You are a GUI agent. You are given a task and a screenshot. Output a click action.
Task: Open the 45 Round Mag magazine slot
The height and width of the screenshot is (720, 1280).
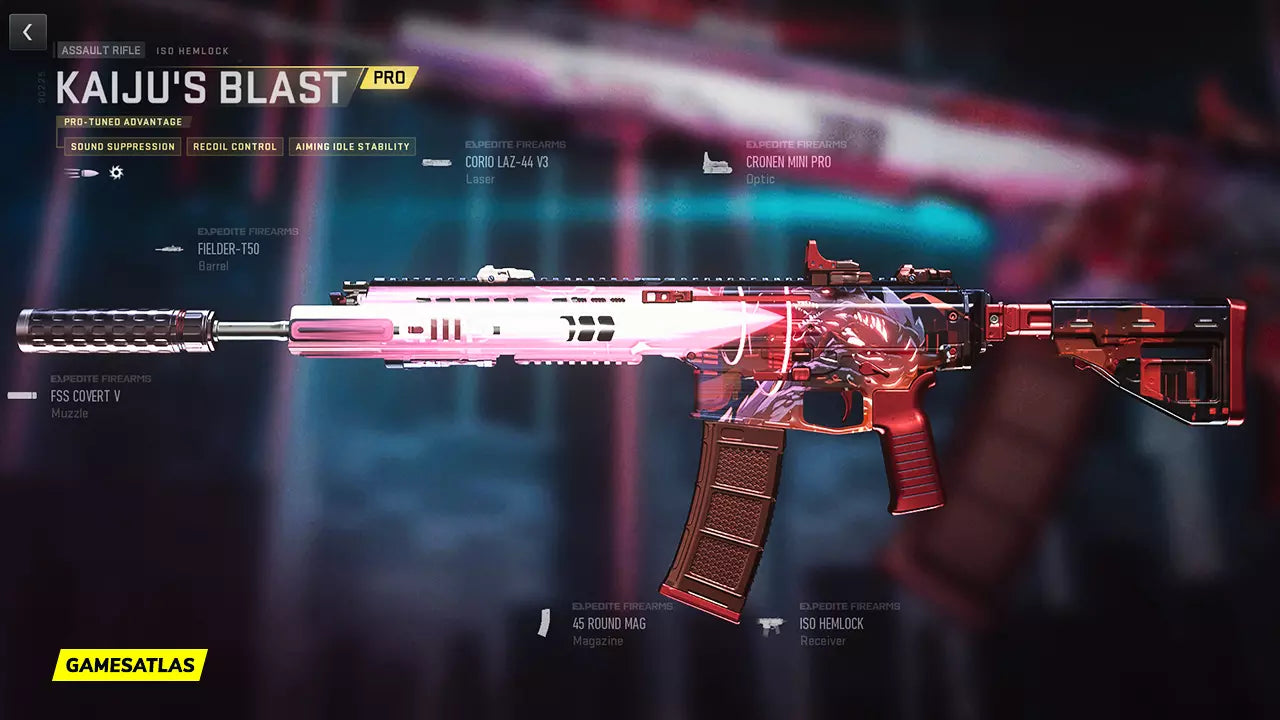(x=608, y=624)
